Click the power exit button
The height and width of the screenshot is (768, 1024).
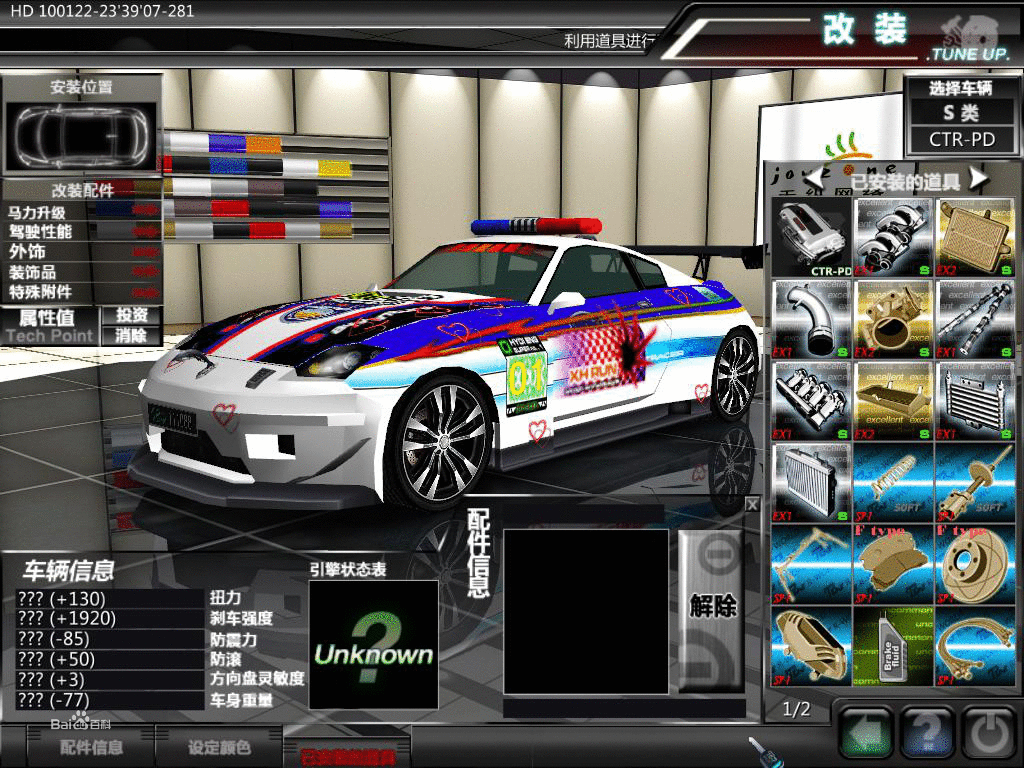click(x=990, y=735)
